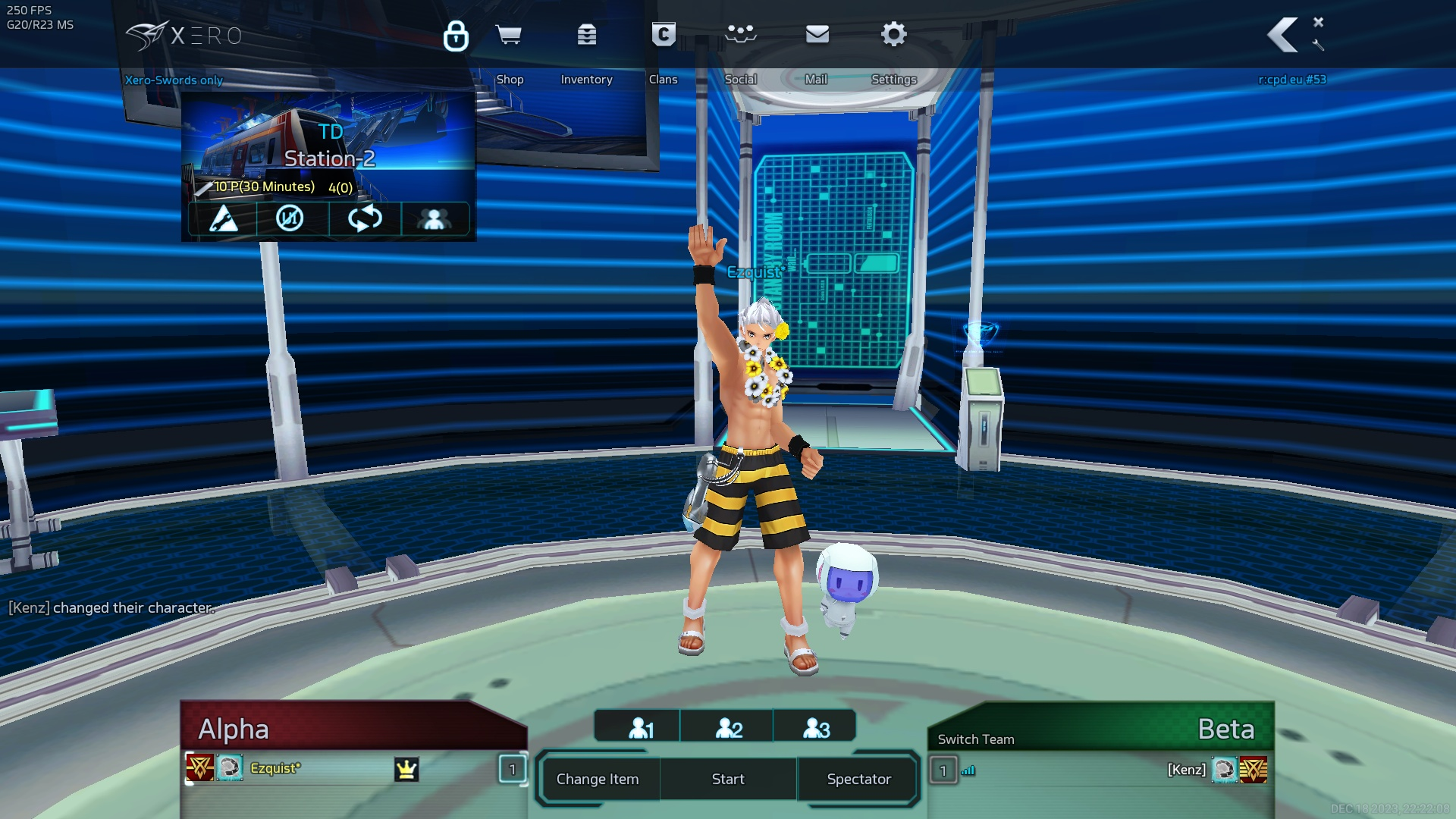This screenshot has width=1456, height=819.
Task: Select character slot 1
Action: click(641, 728)
